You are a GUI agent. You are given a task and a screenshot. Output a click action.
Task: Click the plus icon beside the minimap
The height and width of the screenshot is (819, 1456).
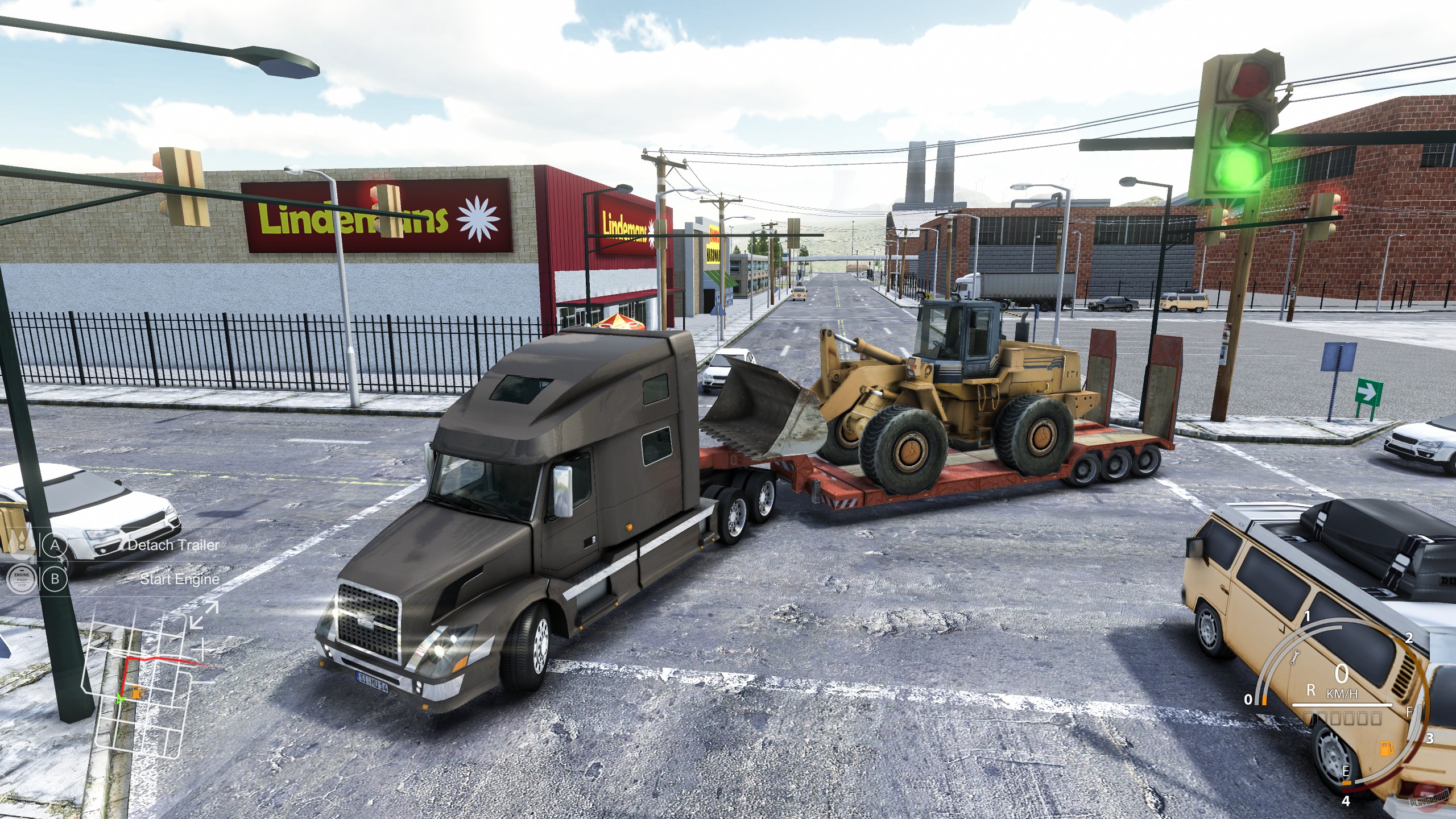pyautogui.click(x=203, y=650)
